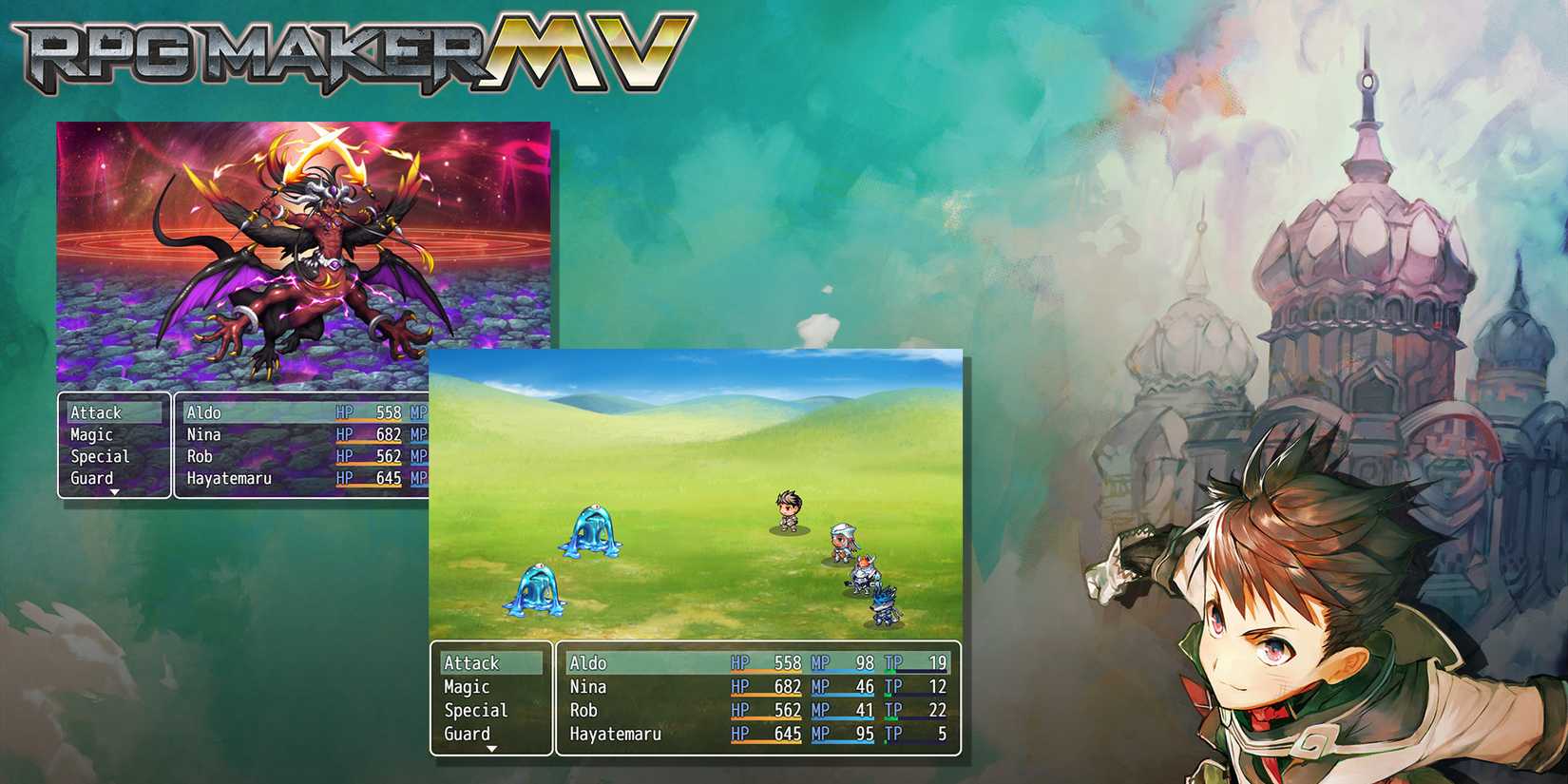Select Guard in the boss battle menu

click(91, 478)
